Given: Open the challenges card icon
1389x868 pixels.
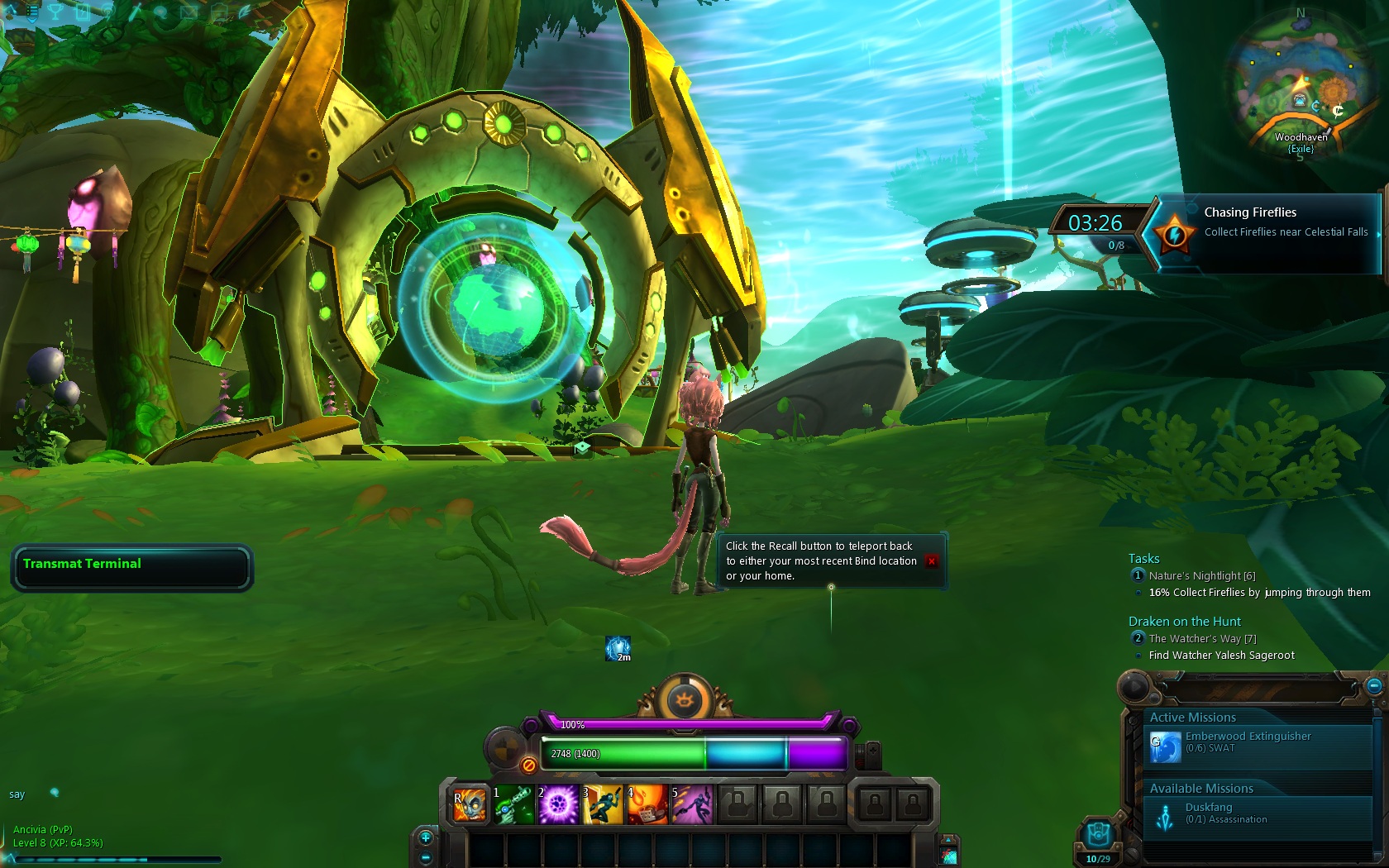Looking at the screenshot, I should click(83, 12).
